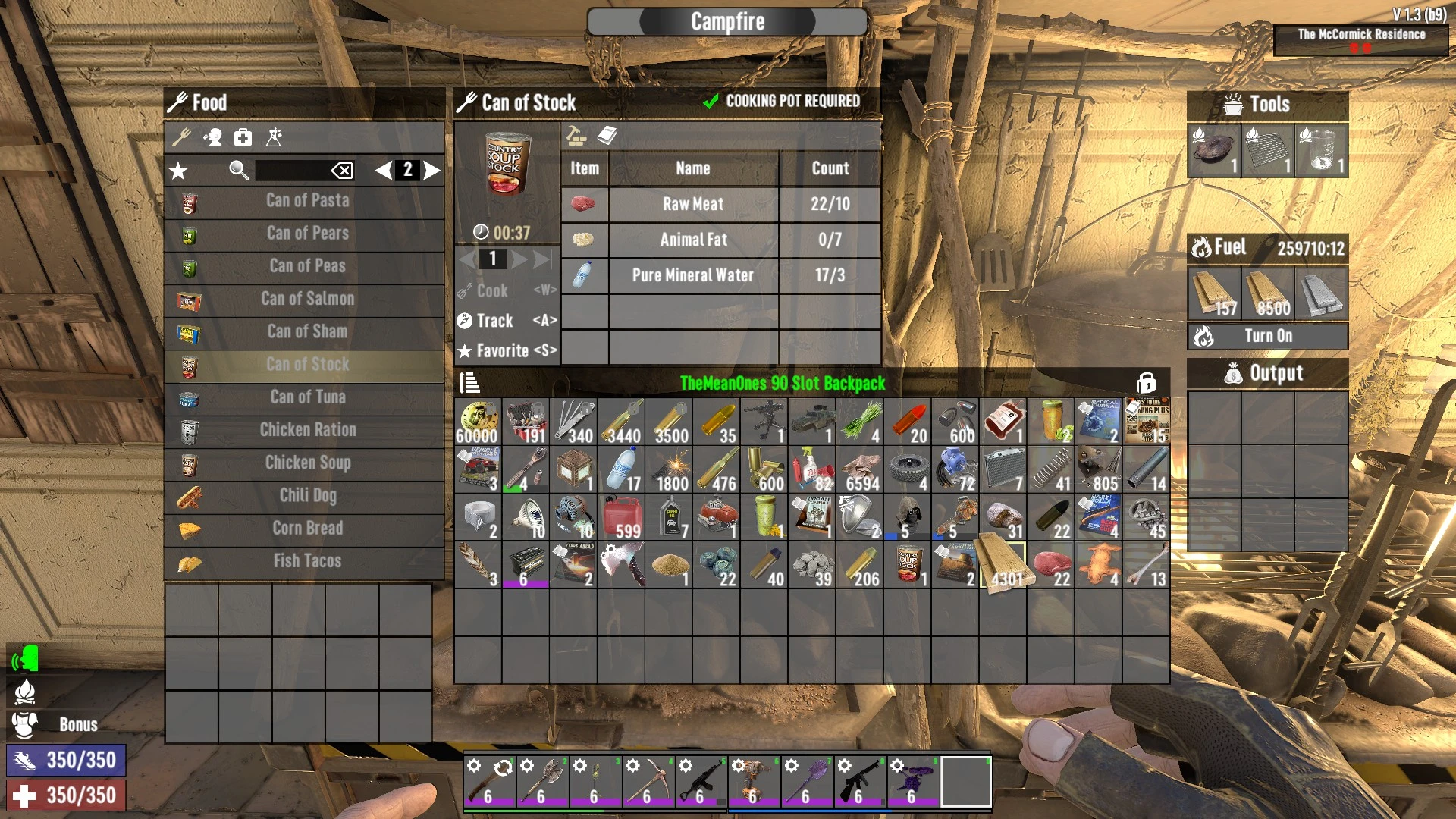Image resolution: width=1456 pixels, height=819 pixels.
Task: Go to the previous recipe page
Action: tap(384, 170)
